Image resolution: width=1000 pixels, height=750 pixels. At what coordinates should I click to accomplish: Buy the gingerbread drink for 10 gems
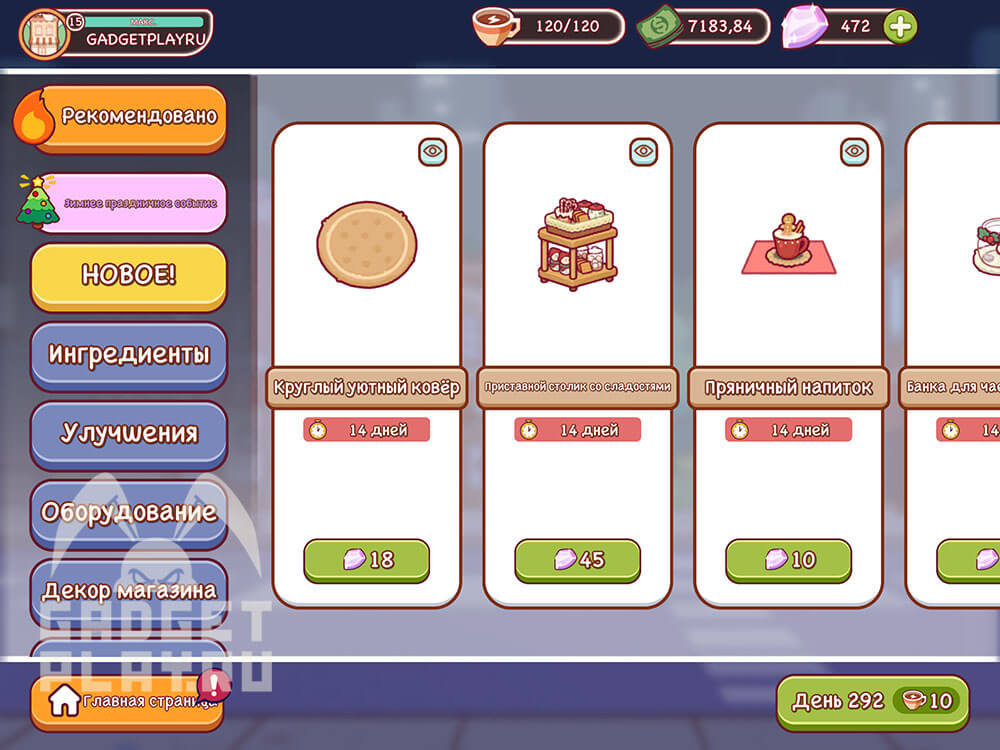788,560
